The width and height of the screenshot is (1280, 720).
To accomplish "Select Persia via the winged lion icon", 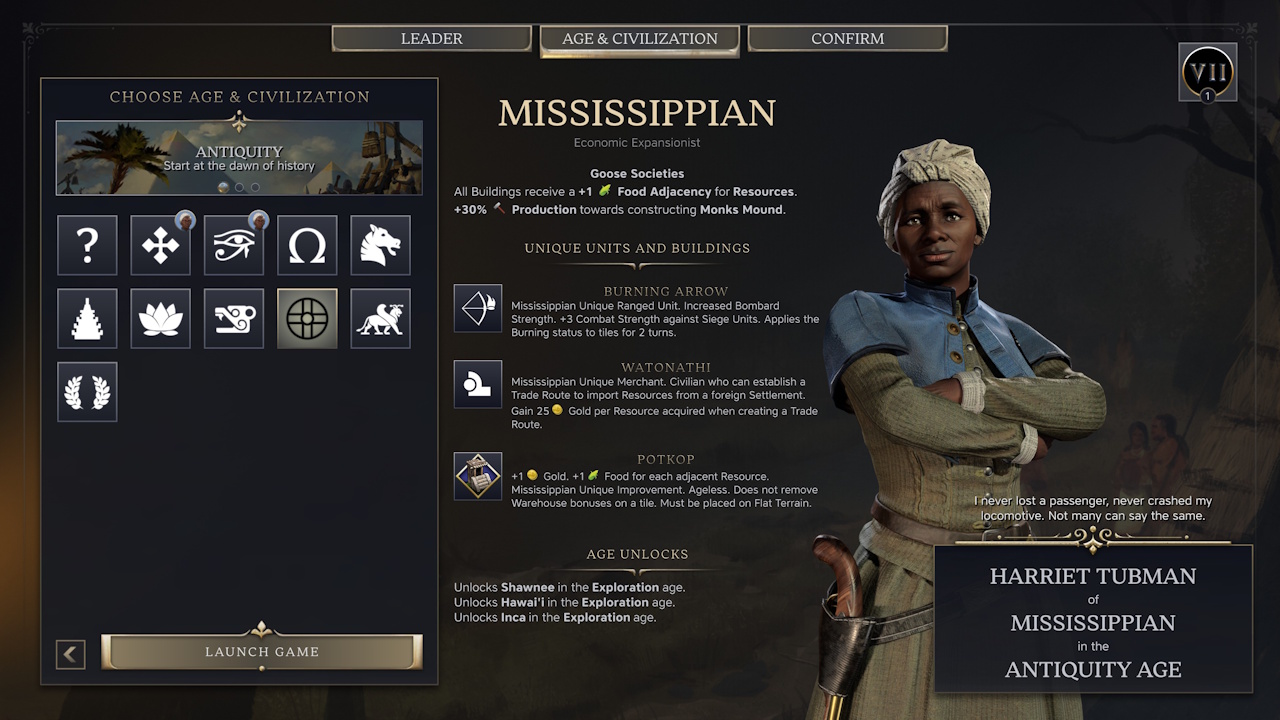I will point(380,318).
